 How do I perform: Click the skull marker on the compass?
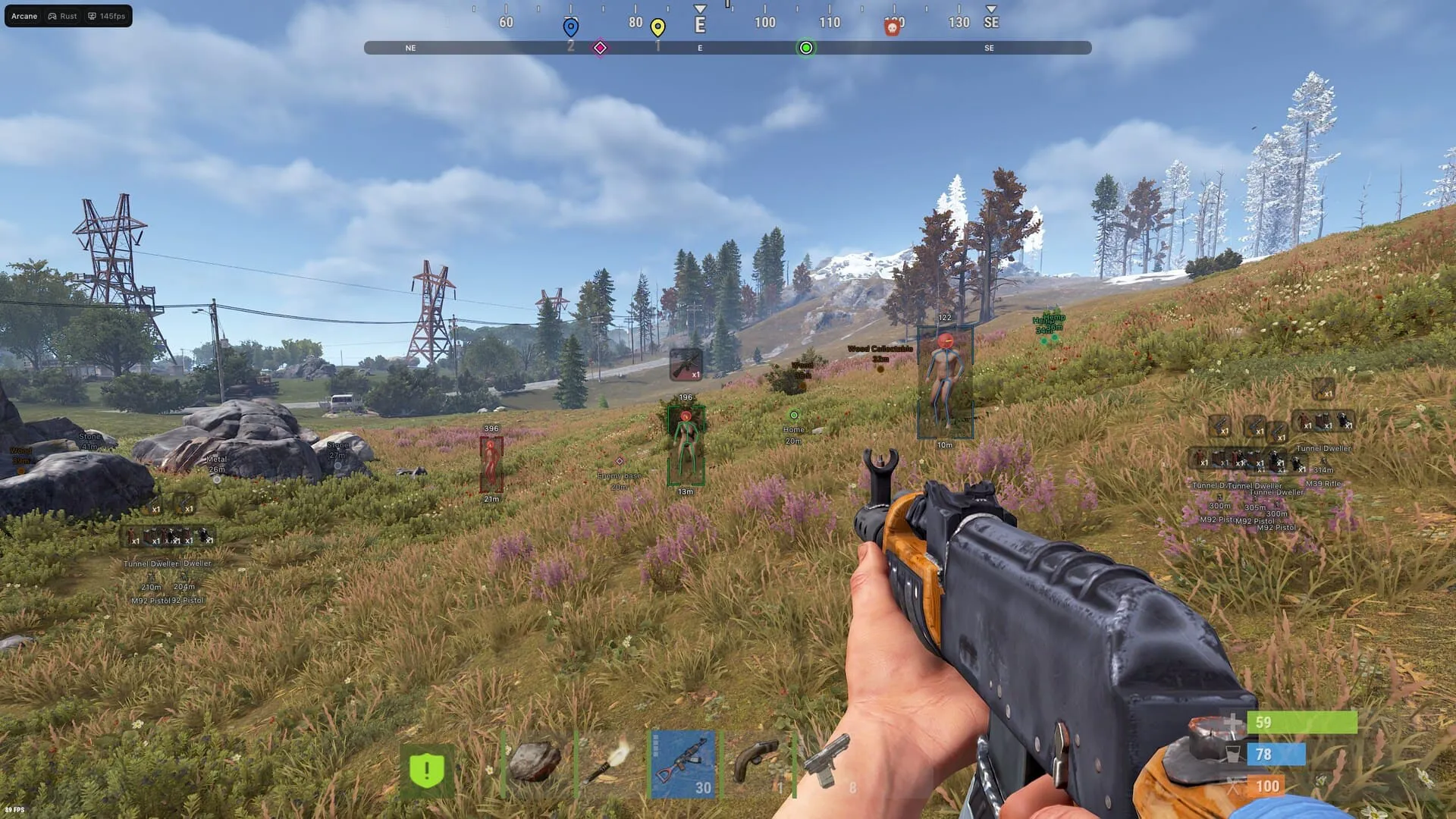pos(893,24)
